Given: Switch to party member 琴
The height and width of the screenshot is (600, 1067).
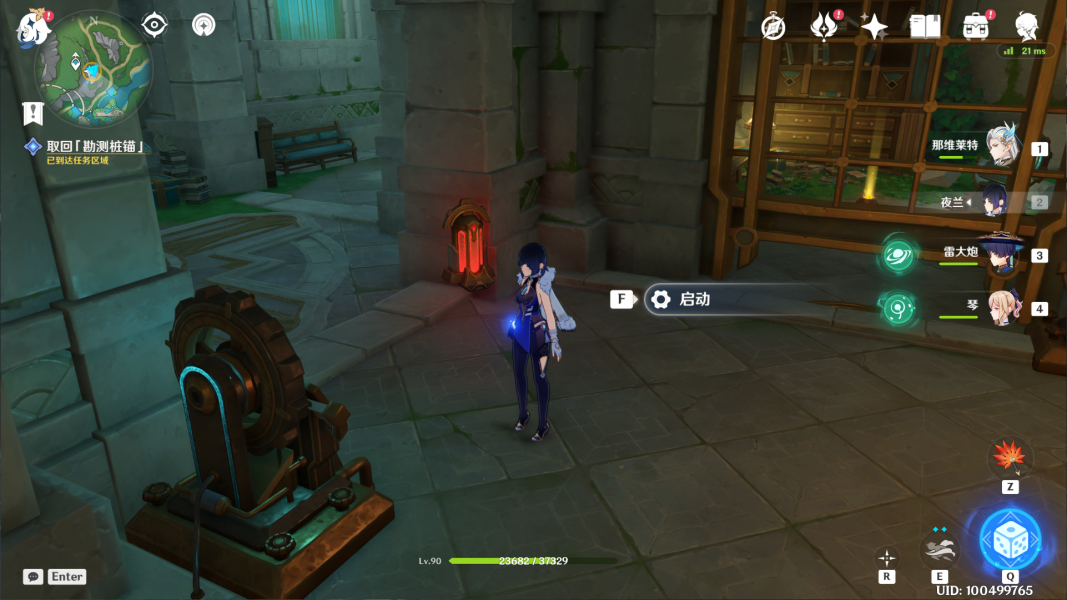Looking at the screenshot, I should [x=1000, y=308].
